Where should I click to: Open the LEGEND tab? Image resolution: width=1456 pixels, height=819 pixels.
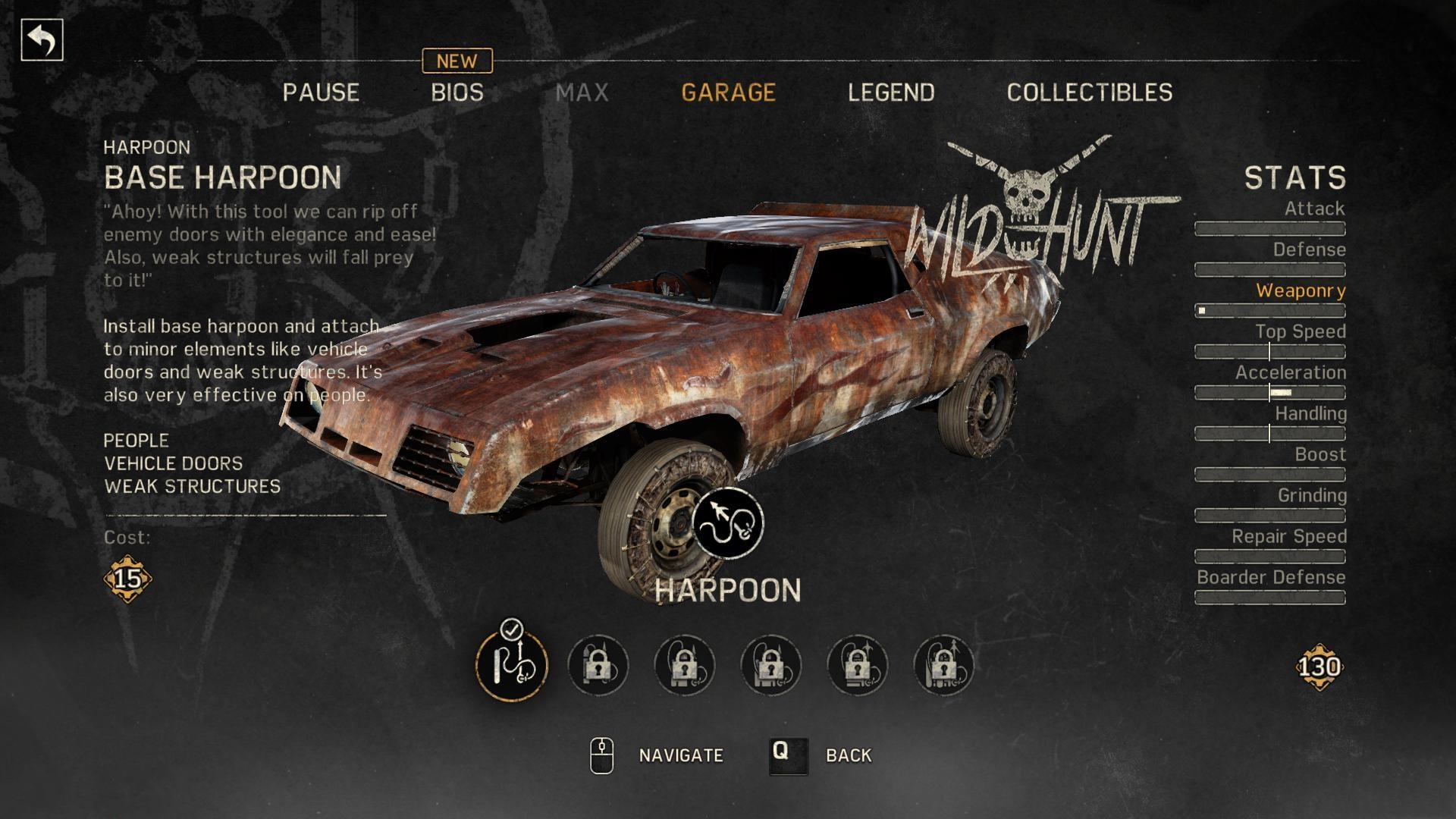[x=891, y=93]
